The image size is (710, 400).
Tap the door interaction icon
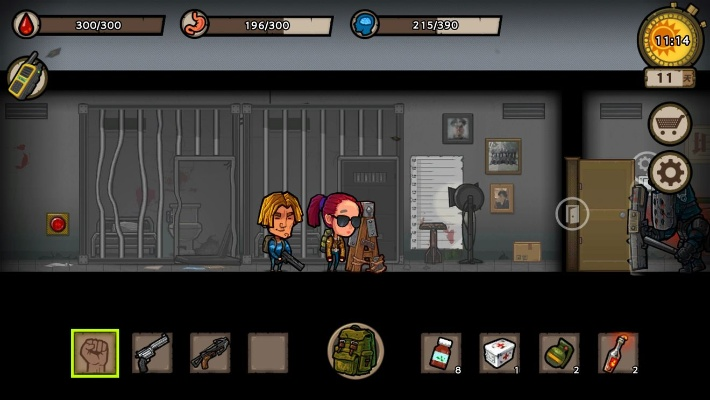(x=572, y=213)
